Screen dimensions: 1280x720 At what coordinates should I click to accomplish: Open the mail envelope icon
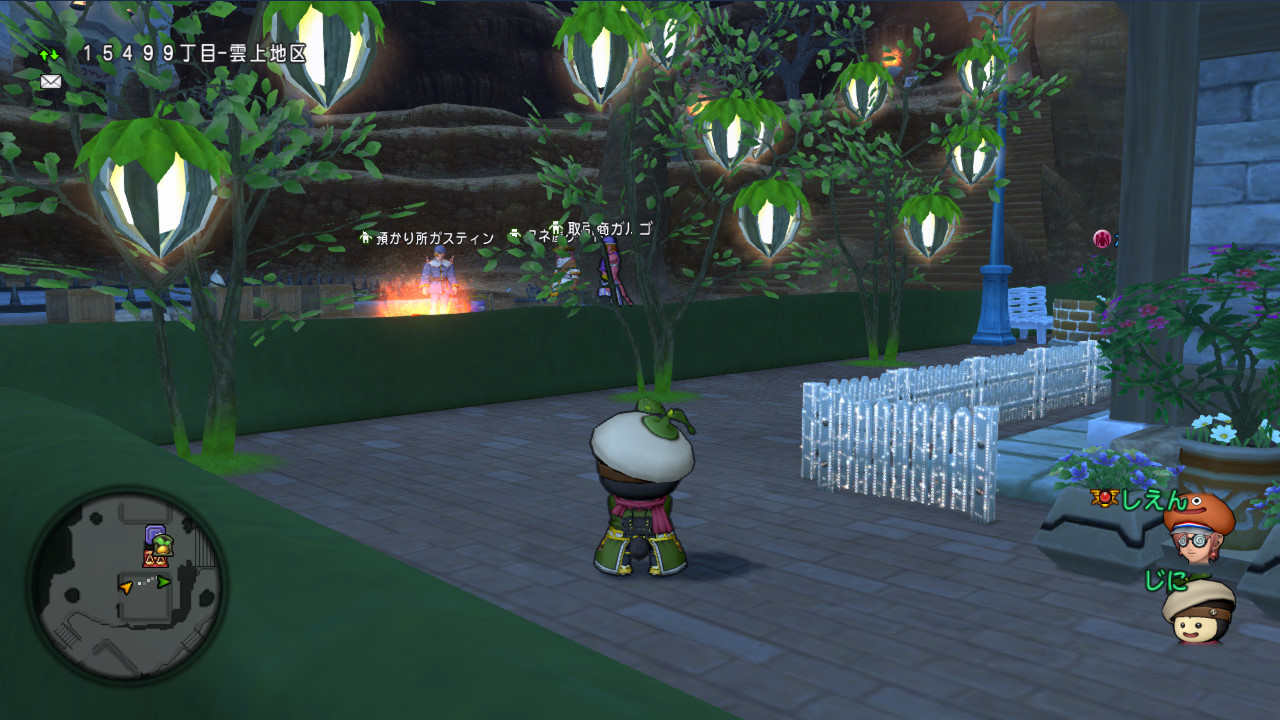(x=51, y=82)
